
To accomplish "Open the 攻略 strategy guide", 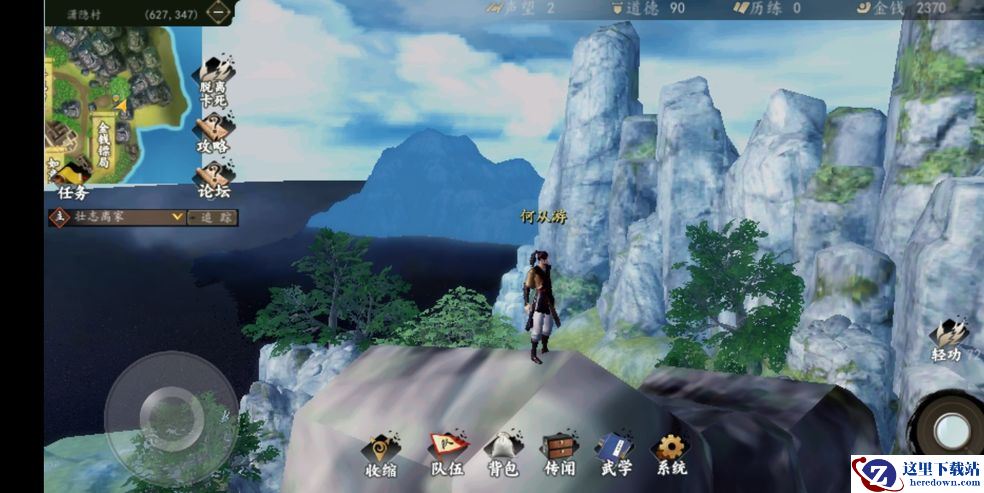I will (213, 135).
